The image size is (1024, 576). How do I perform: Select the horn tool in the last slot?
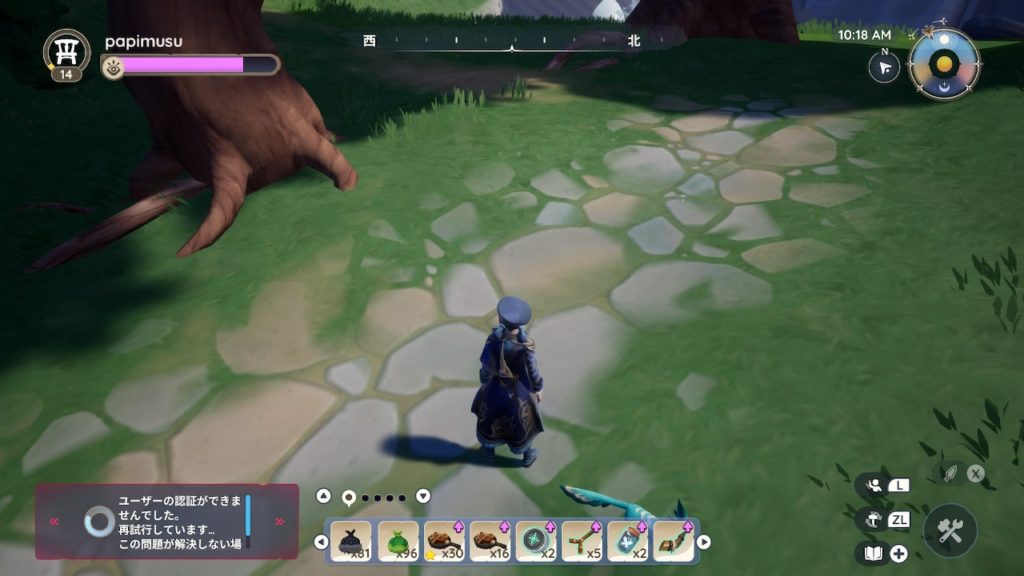tap(673, 541)
